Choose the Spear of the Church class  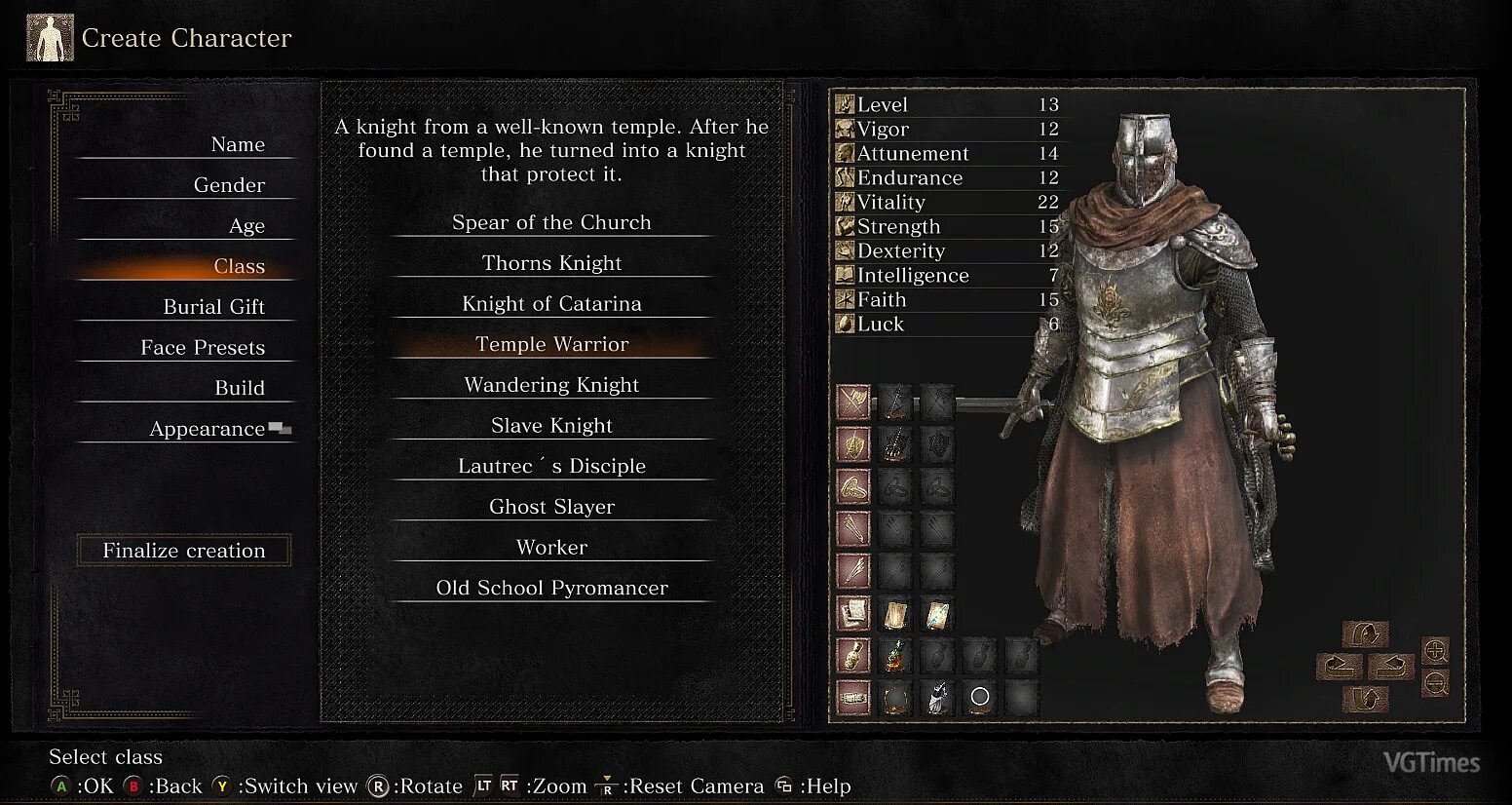[551, 222]
